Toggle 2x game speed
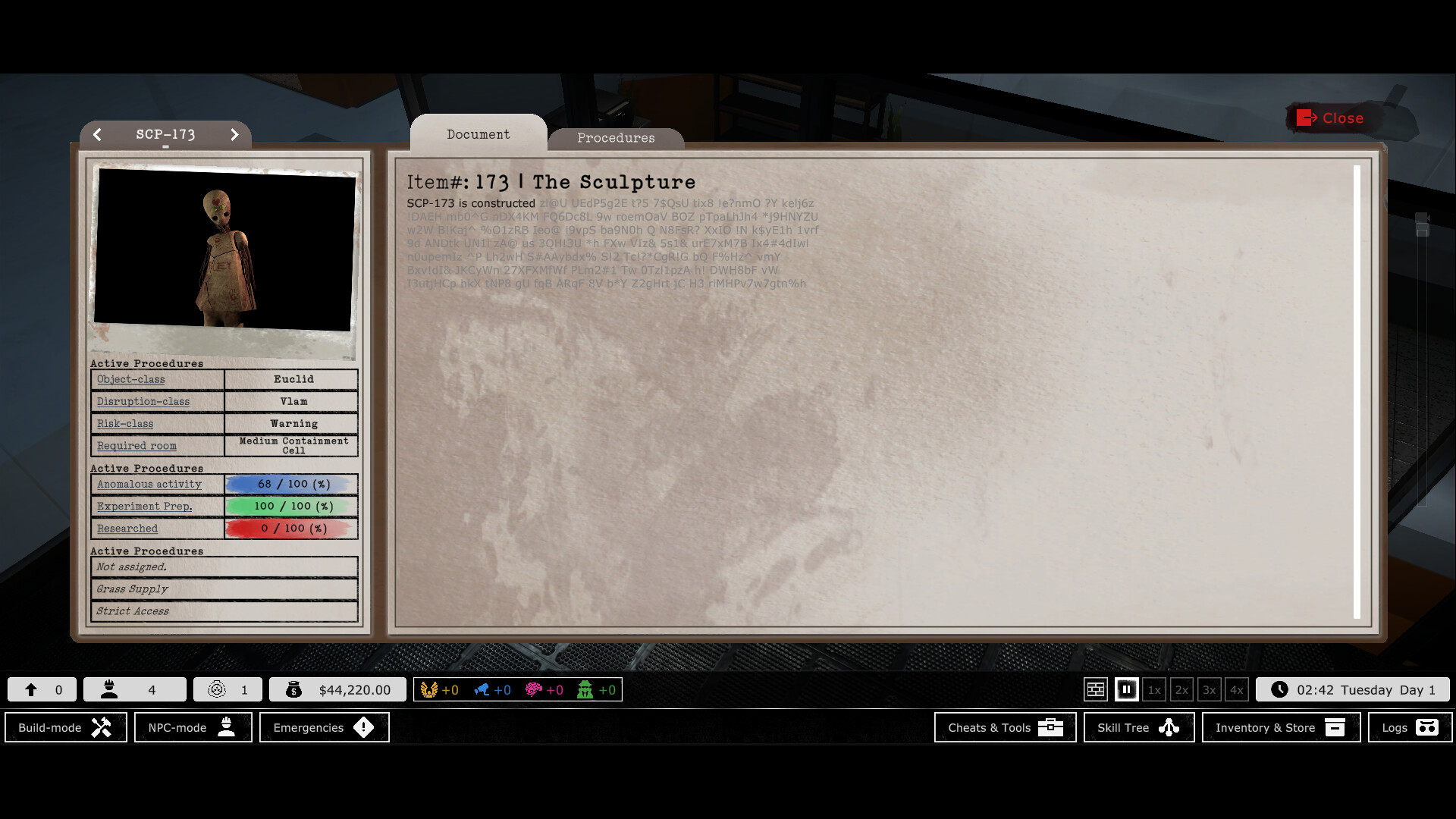This screenshot has width=1456, height=819. click(1181, 689)
